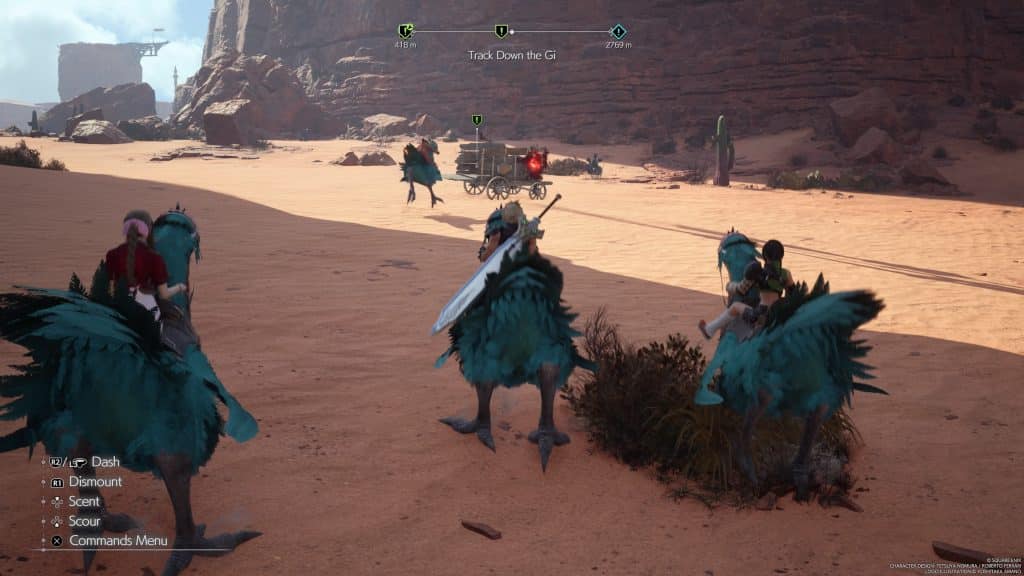Select the middle marker on the compass bar

coord(501,31)
